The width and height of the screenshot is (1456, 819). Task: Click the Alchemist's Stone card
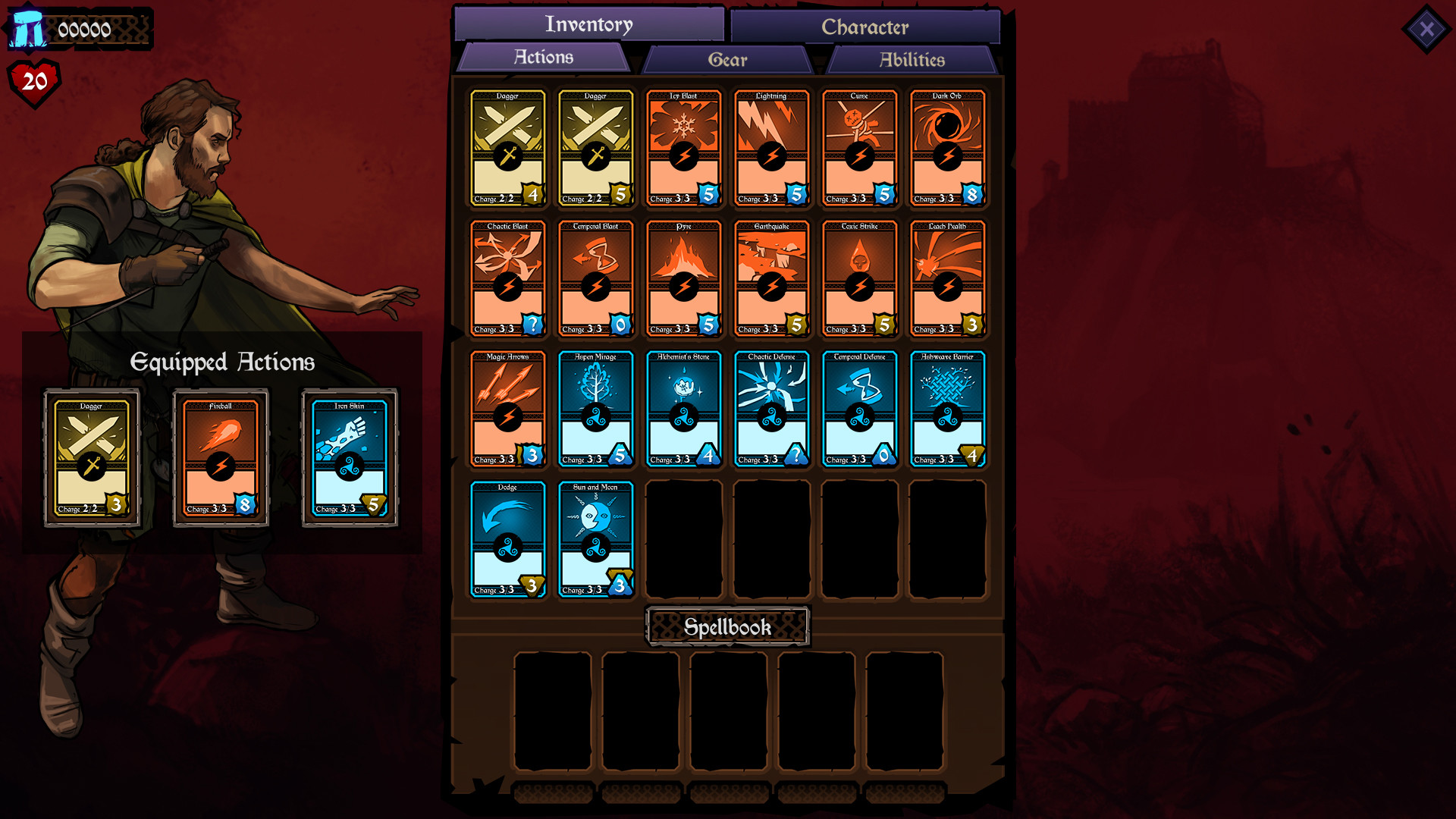683,408
